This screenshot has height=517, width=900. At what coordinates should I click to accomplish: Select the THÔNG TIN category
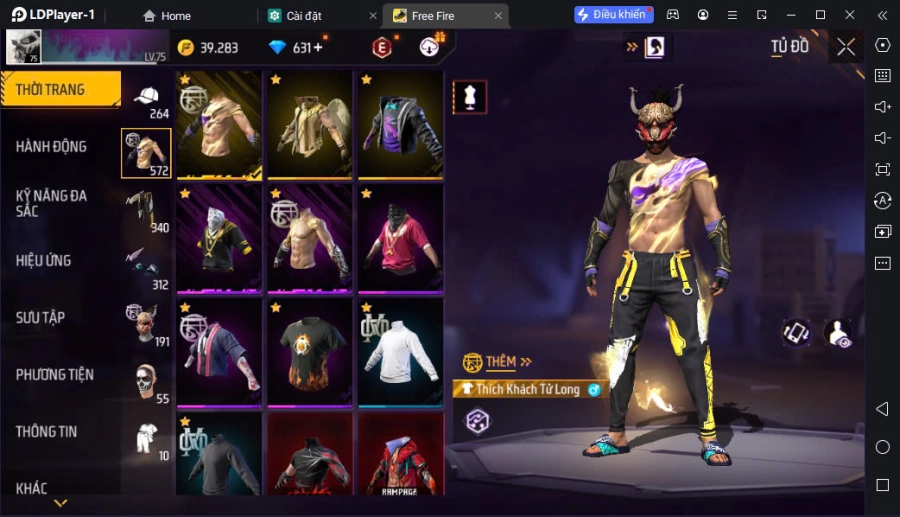tap(47, 431)
